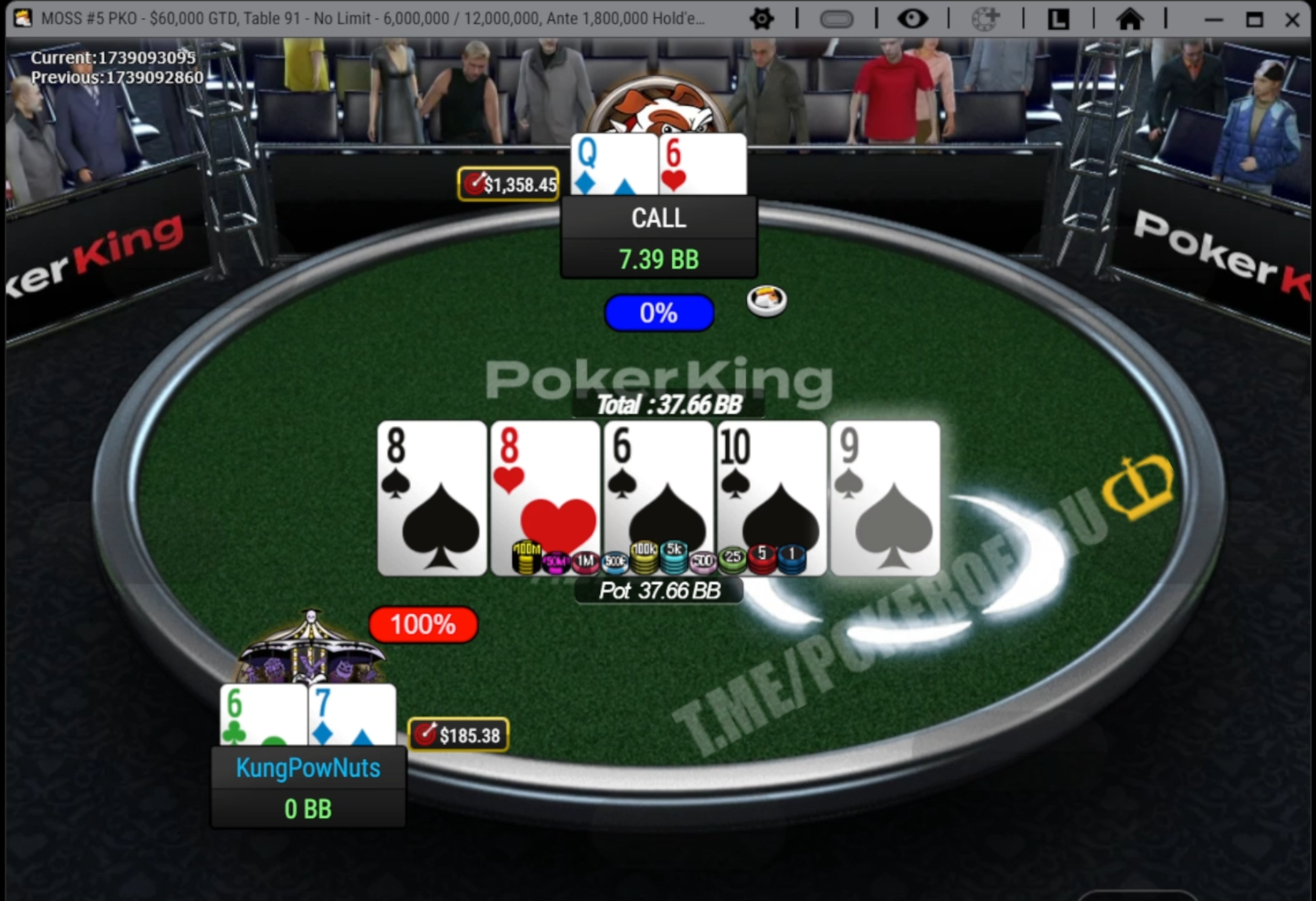
Task: Click the $1,358.45 bounty badge
Action: tap(509, 185)
